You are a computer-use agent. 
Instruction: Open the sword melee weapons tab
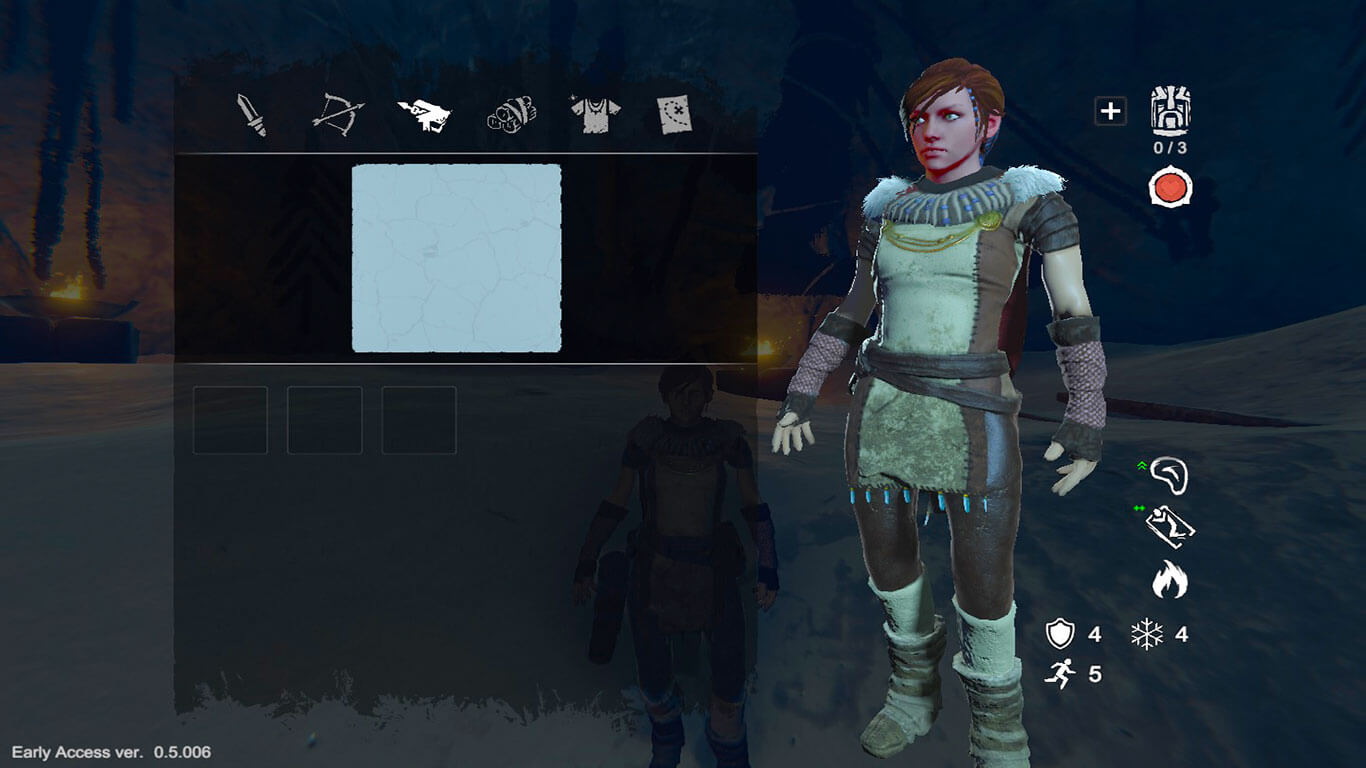252,115
